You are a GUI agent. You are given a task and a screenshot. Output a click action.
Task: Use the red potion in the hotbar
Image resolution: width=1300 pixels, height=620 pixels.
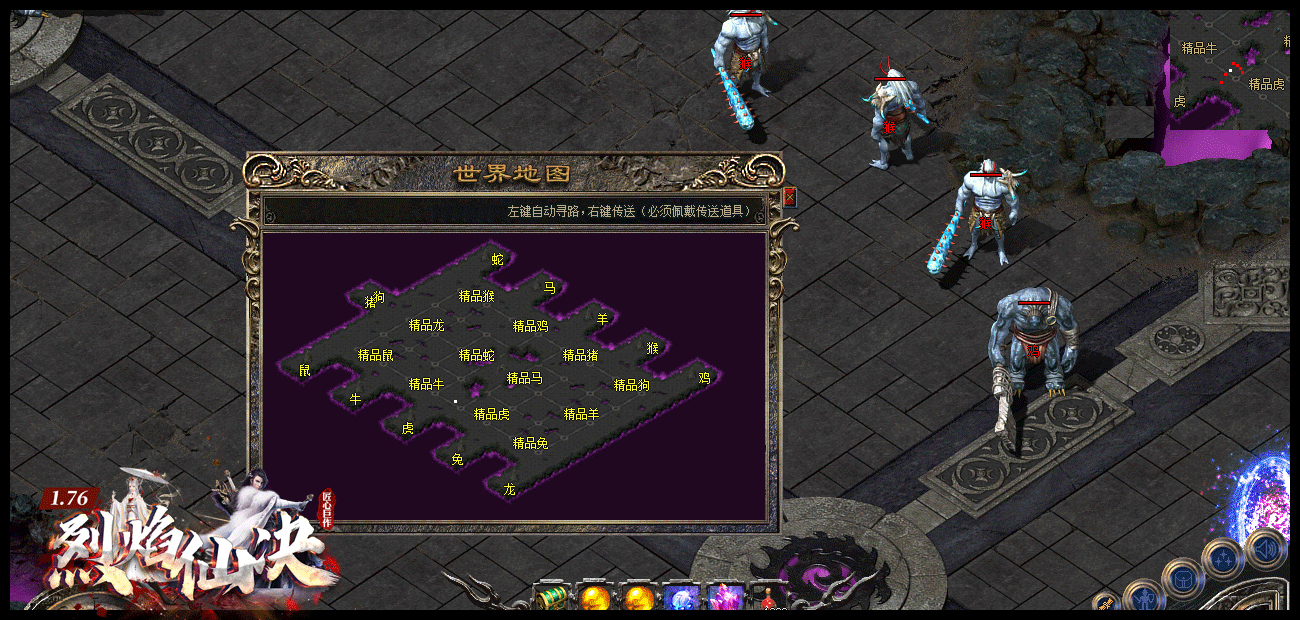click(767, 600)
